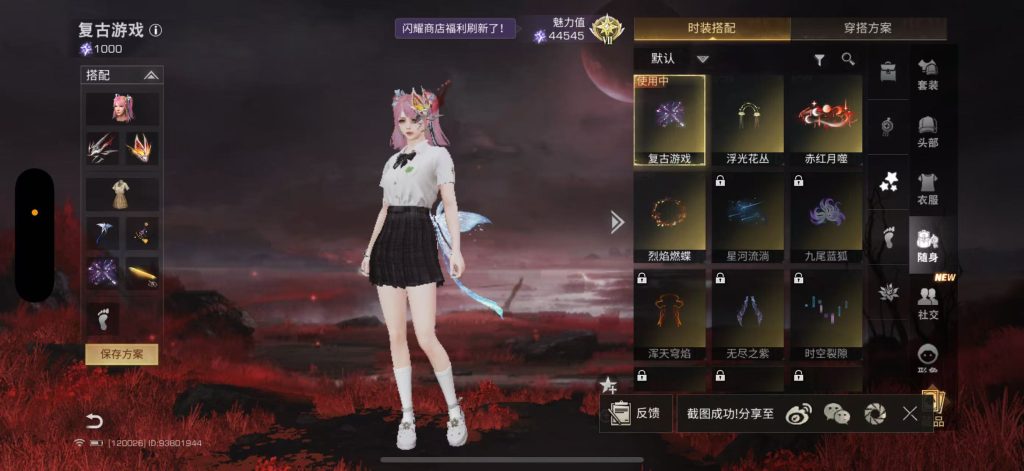Image resolution: width=1024 pixels, height=471 pixels.
Task: Share screenshot to Weibo
Action: [799, 413]
